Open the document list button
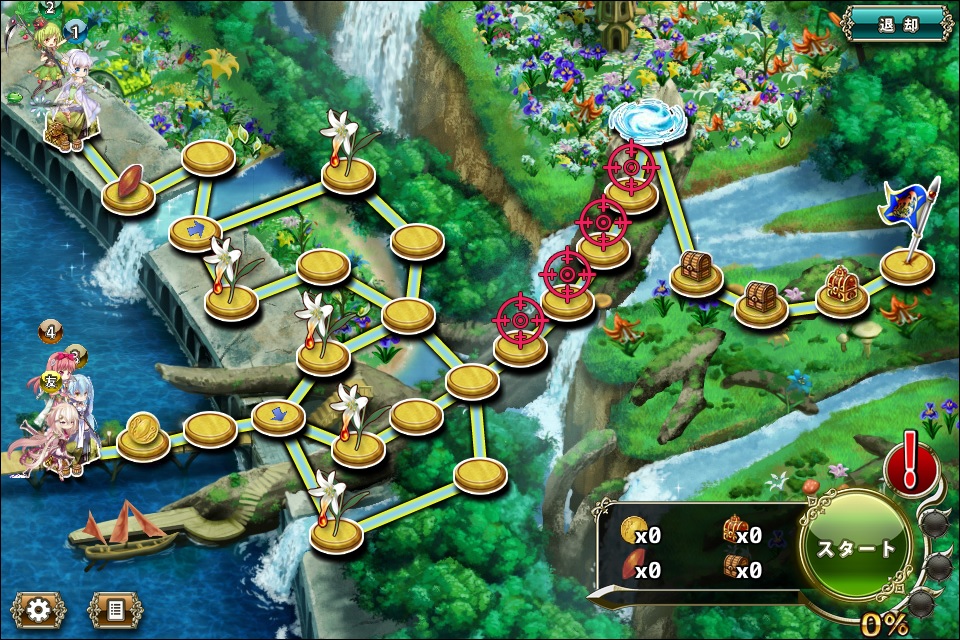 115,609
